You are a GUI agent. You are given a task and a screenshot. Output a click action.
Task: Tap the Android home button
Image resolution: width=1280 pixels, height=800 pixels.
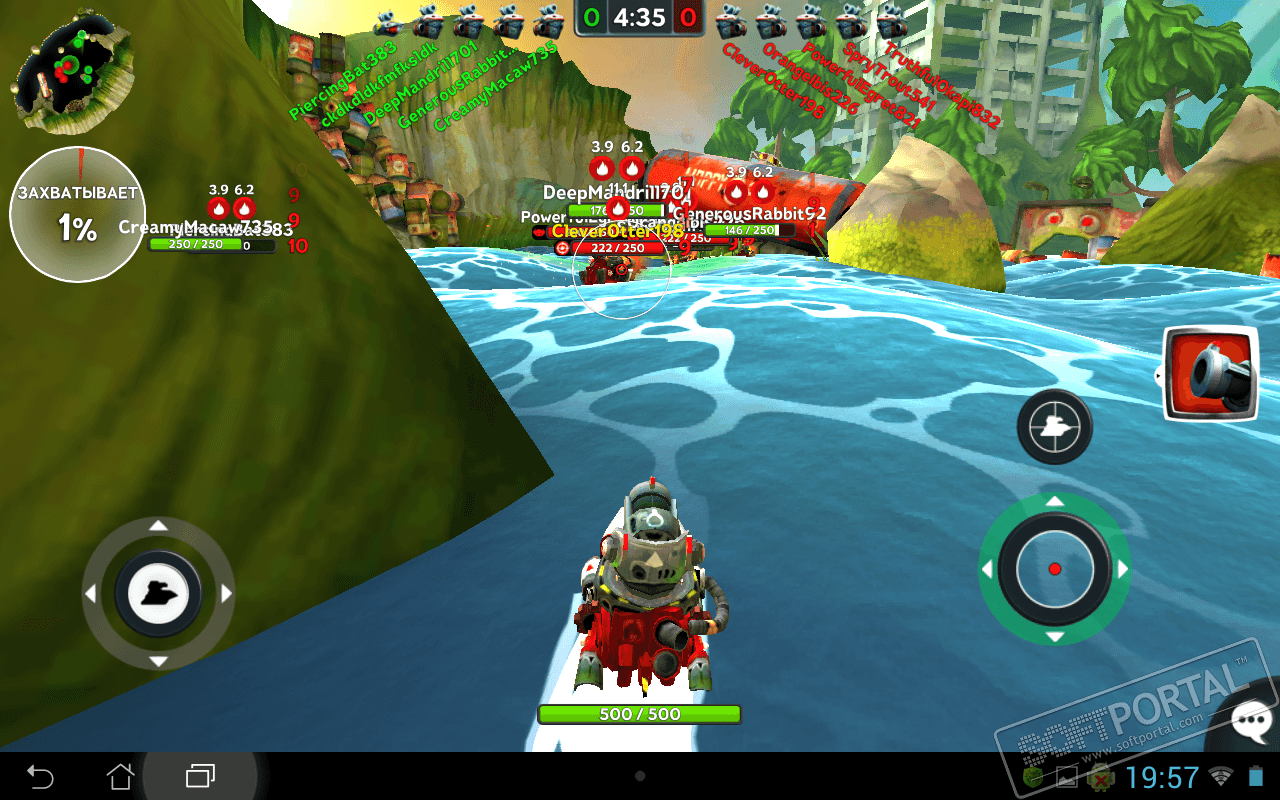point(120,776)
